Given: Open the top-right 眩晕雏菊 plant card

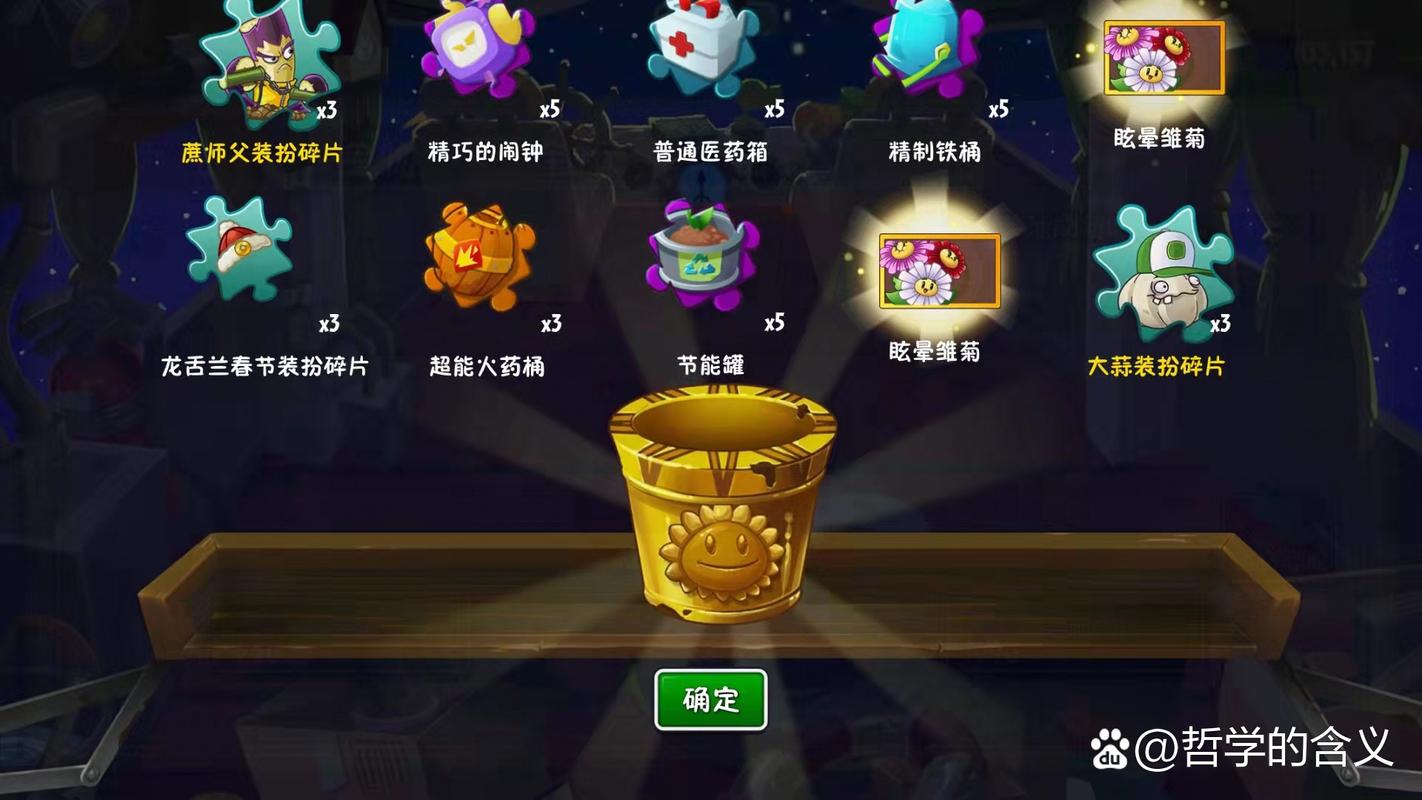Looking at the screenshot, I should click(x=1163, y=58).
